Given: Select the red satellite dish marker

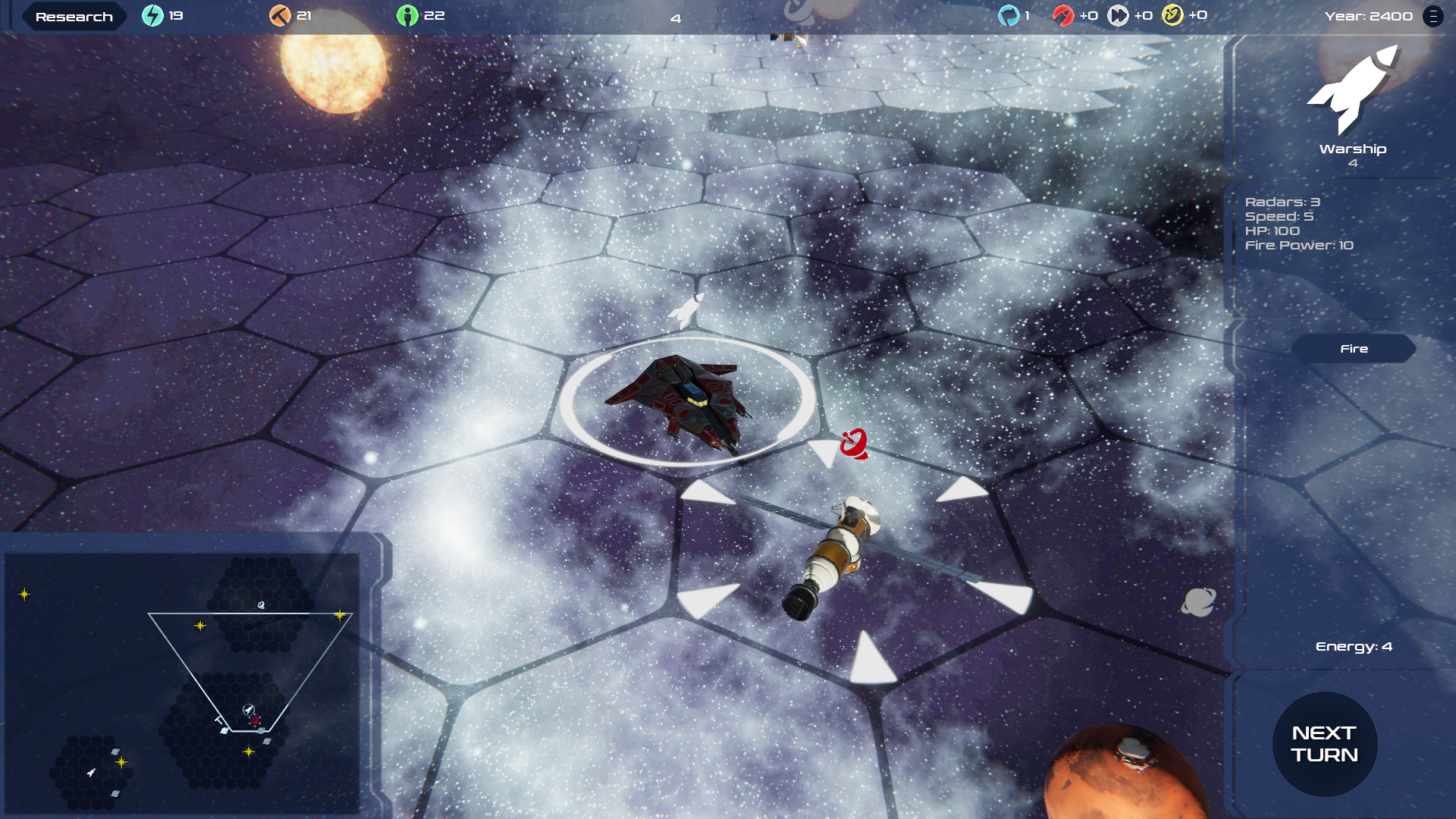Looking at the screenshot, I should (855, 444).
